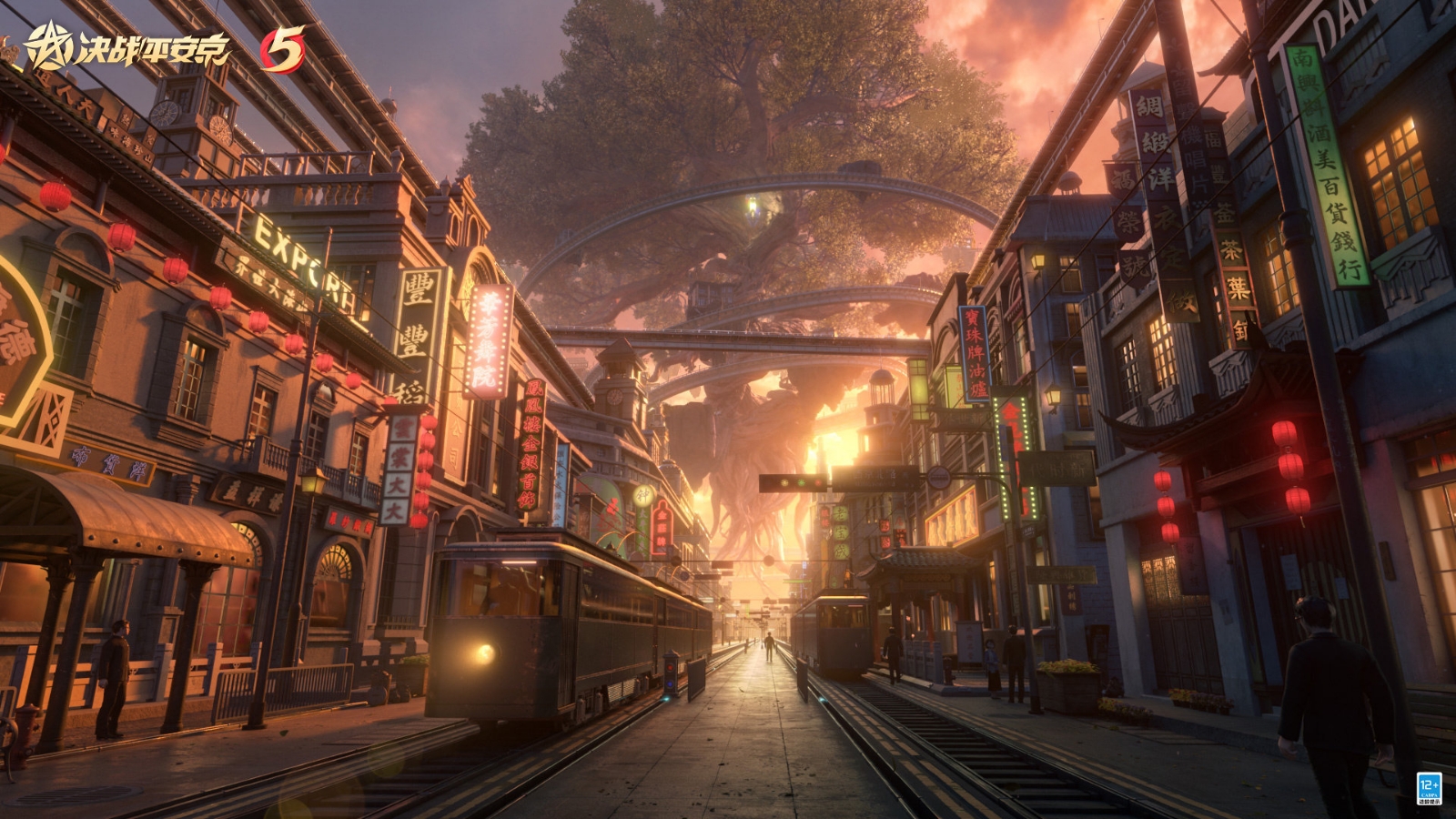
Task: Open the 12+ CADPA age rating notice
Action: 1428,788
